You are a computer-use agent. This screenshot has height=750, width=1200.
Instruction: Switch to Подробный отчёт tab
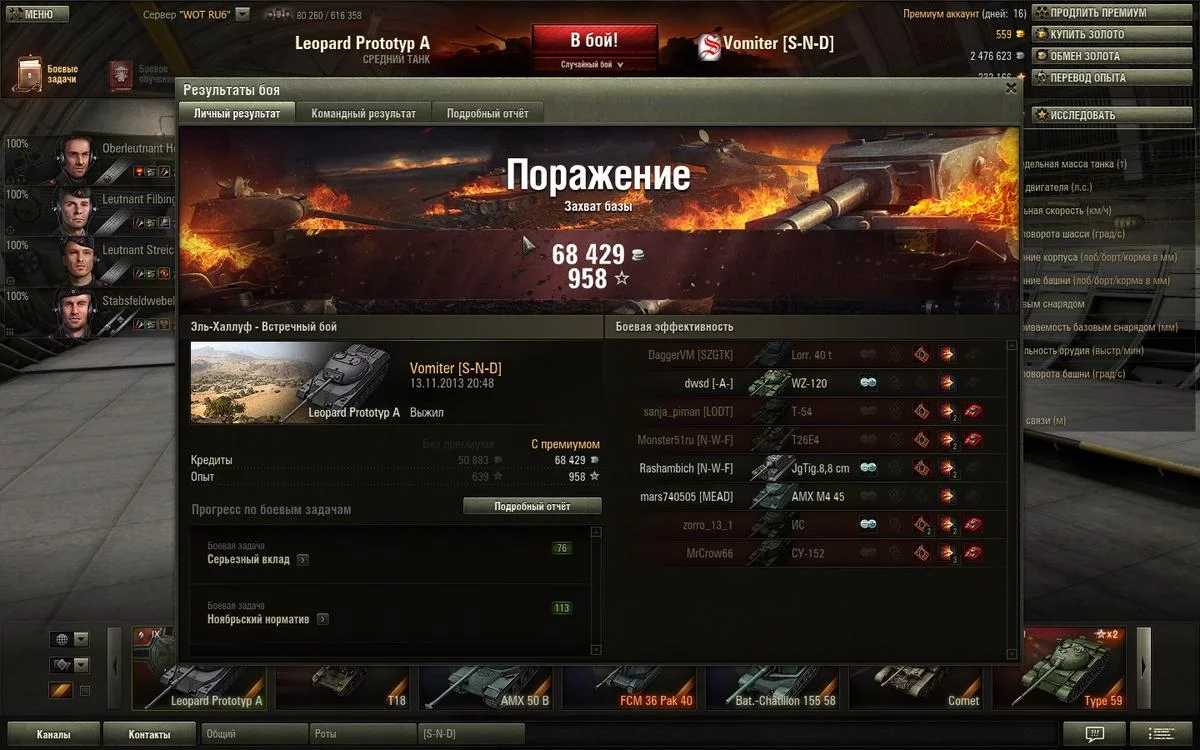(x=487, y=113)
